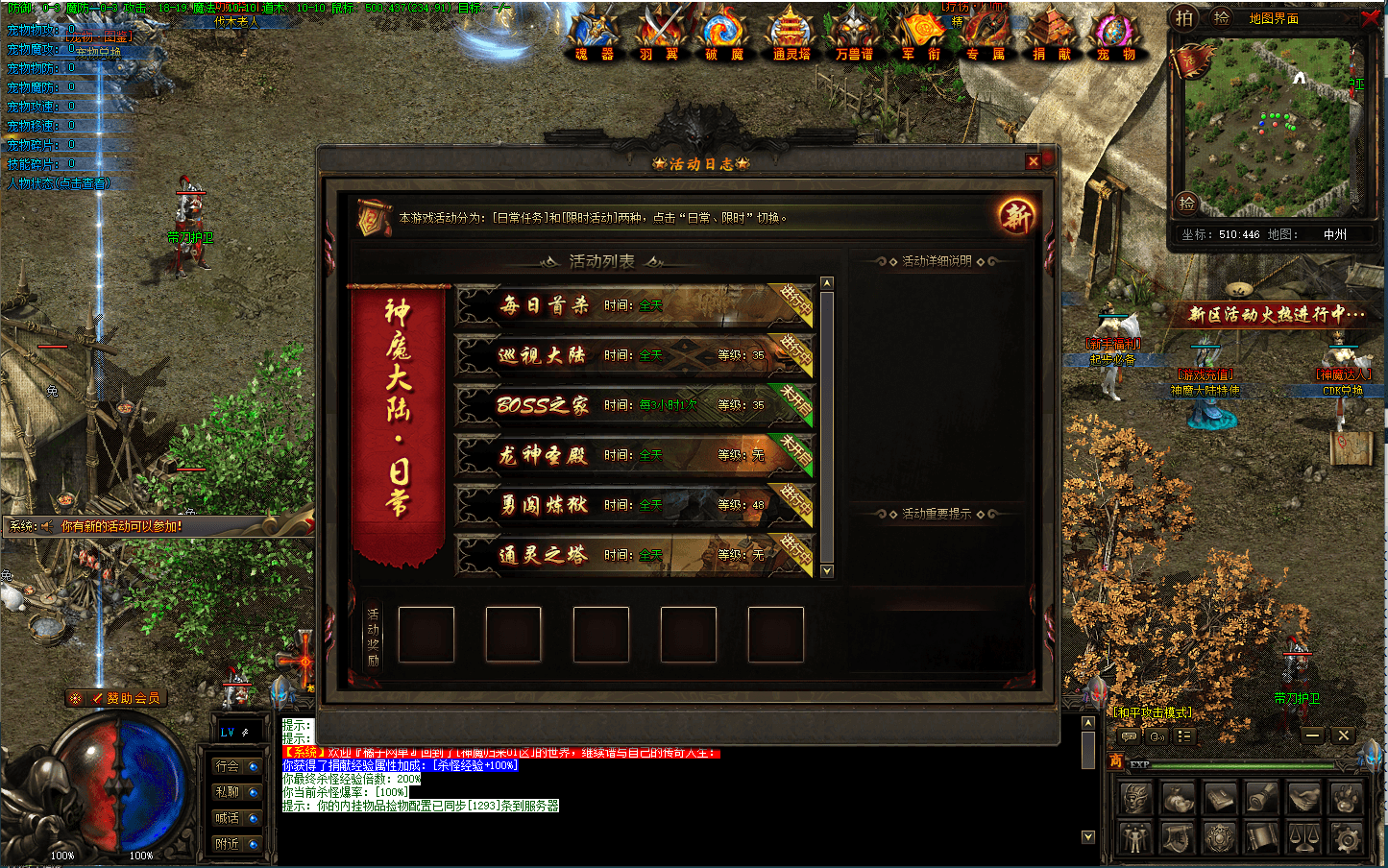Click the settings gear icon in bottom-right panel
The image size is (1388, 868).
pos(1347,838)
